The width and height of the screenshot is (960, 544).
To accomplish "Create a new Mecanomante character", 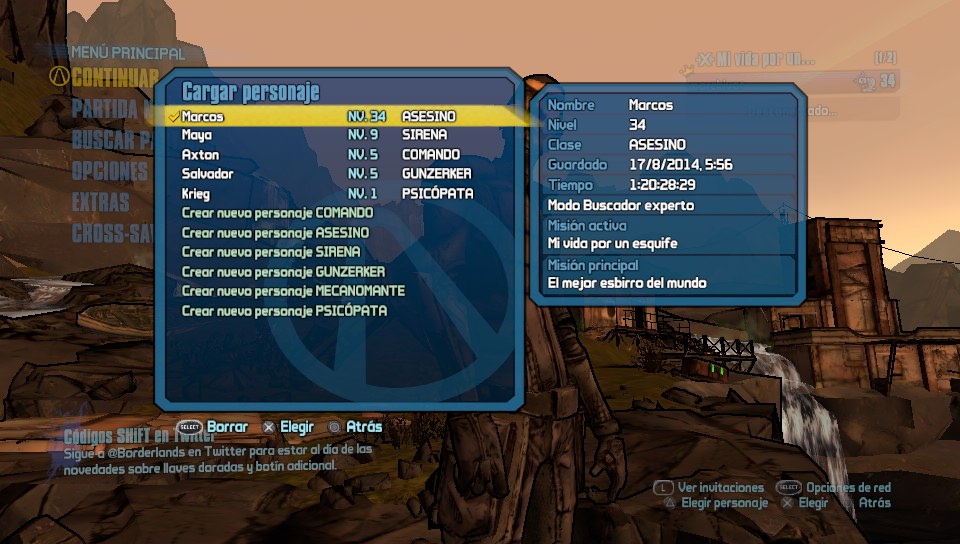I will click(x=293, y=291).
